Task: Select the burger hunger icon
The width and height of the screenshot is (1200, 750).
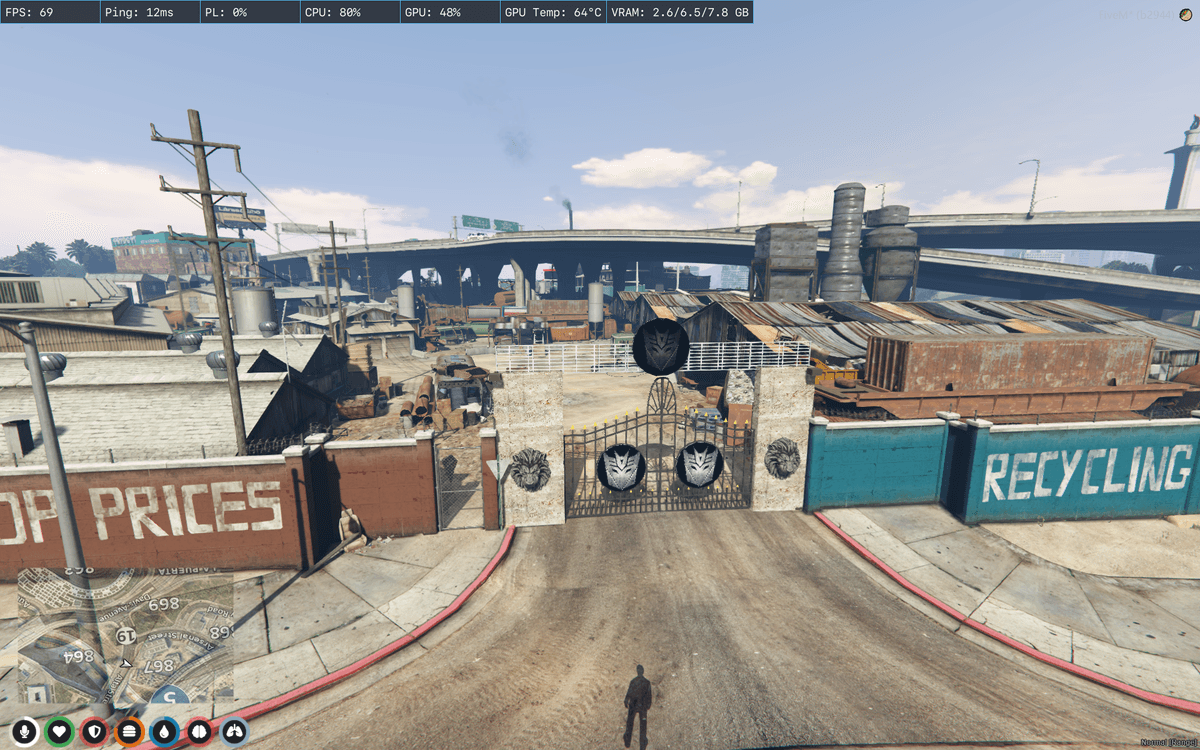Action: tap(129, 732)
